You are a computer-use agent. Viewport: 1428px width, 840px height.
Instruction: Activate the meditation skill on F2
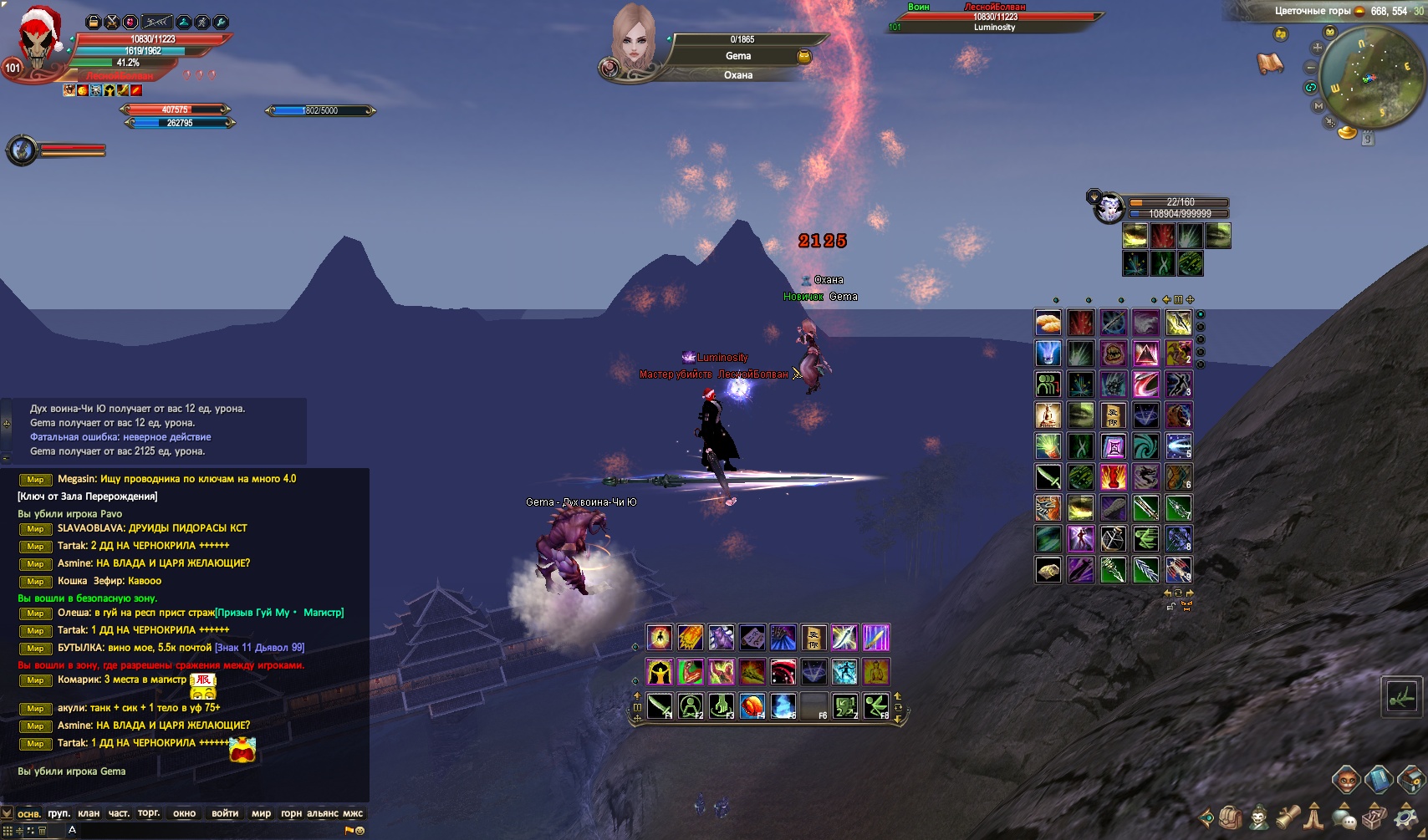click(x=691, y=706)
